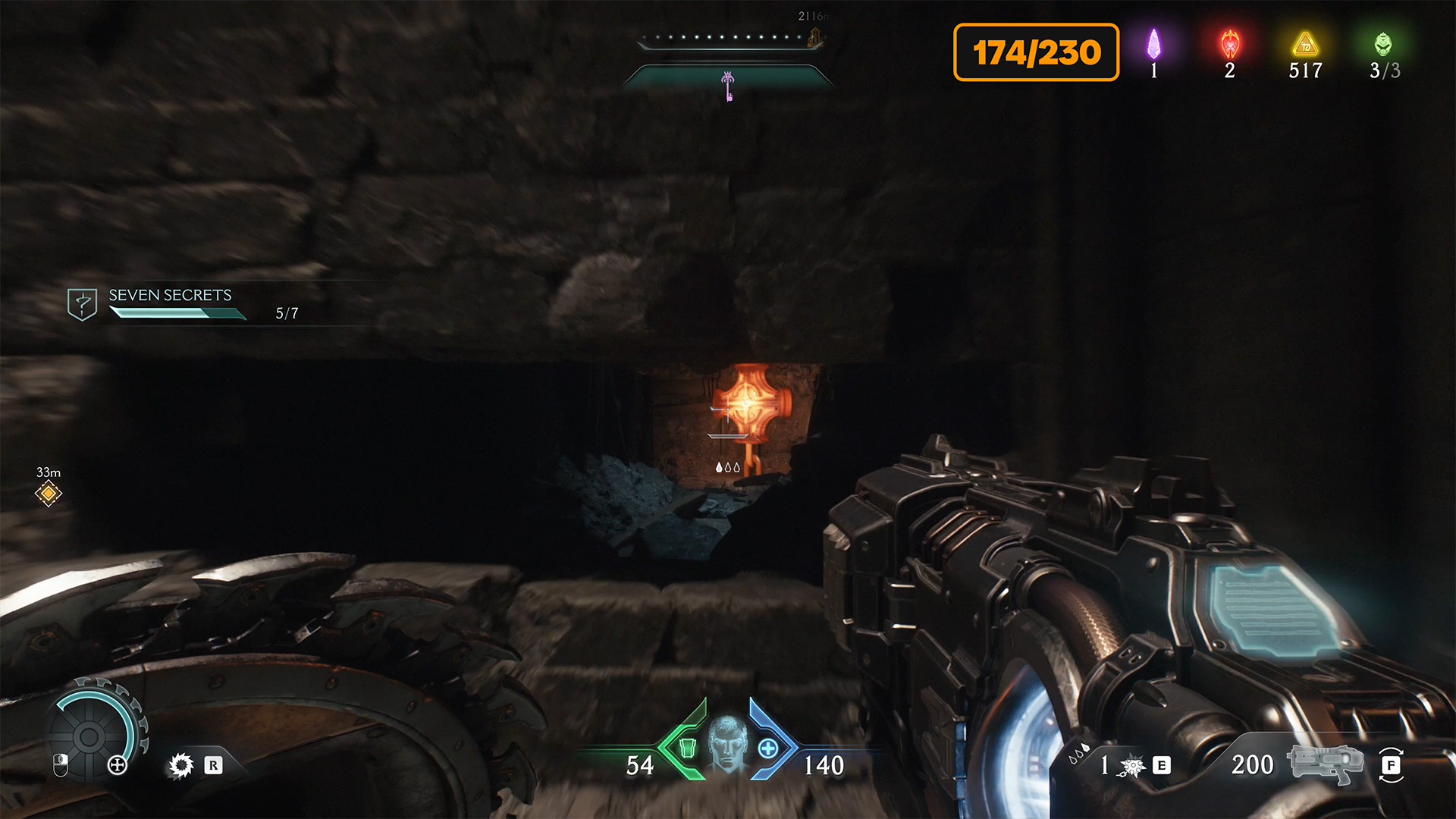Select the purple key marker on the compass
Viewport: 1456px width, 819px height.
(x=728, y=86)
